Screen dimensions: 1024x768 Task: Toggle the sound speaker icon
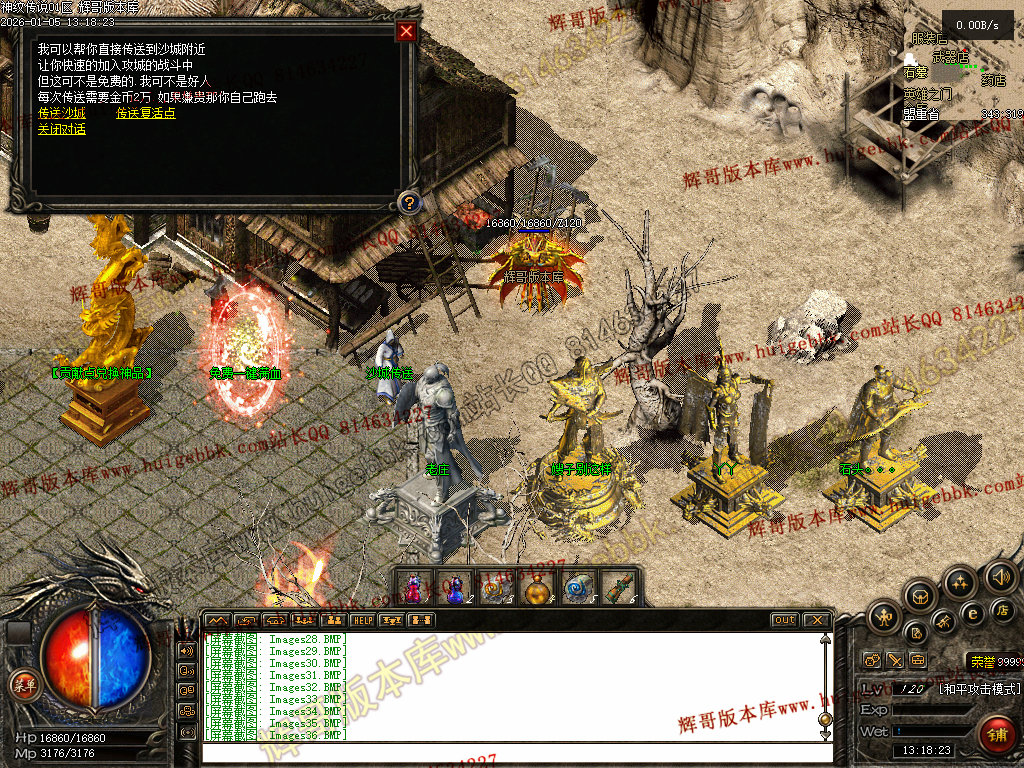1000,576
